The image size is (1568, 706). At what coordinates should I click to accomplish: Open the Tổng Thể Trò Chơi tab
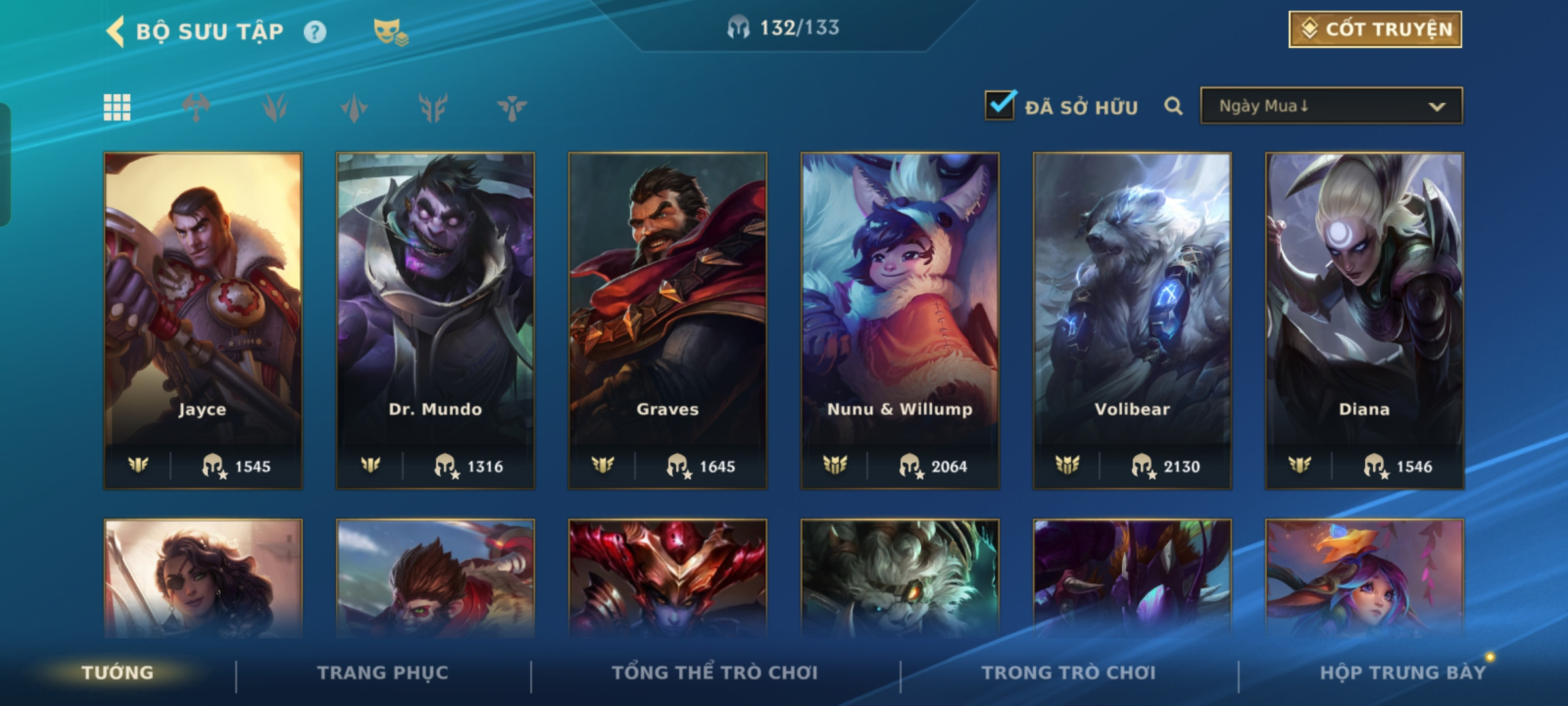tap(715, 673)
